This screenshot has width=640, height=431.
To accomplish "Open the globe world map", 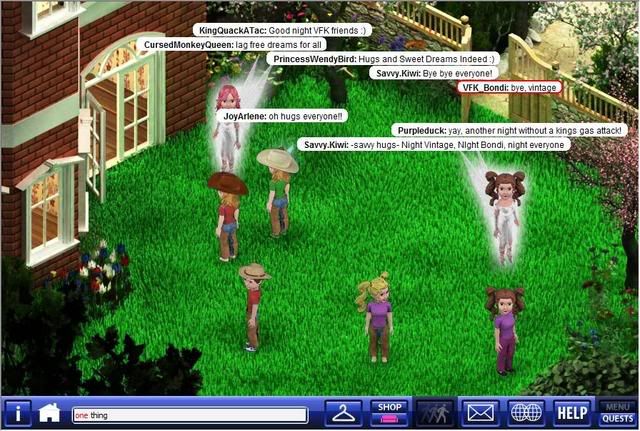I will click(x=526, y=413).
